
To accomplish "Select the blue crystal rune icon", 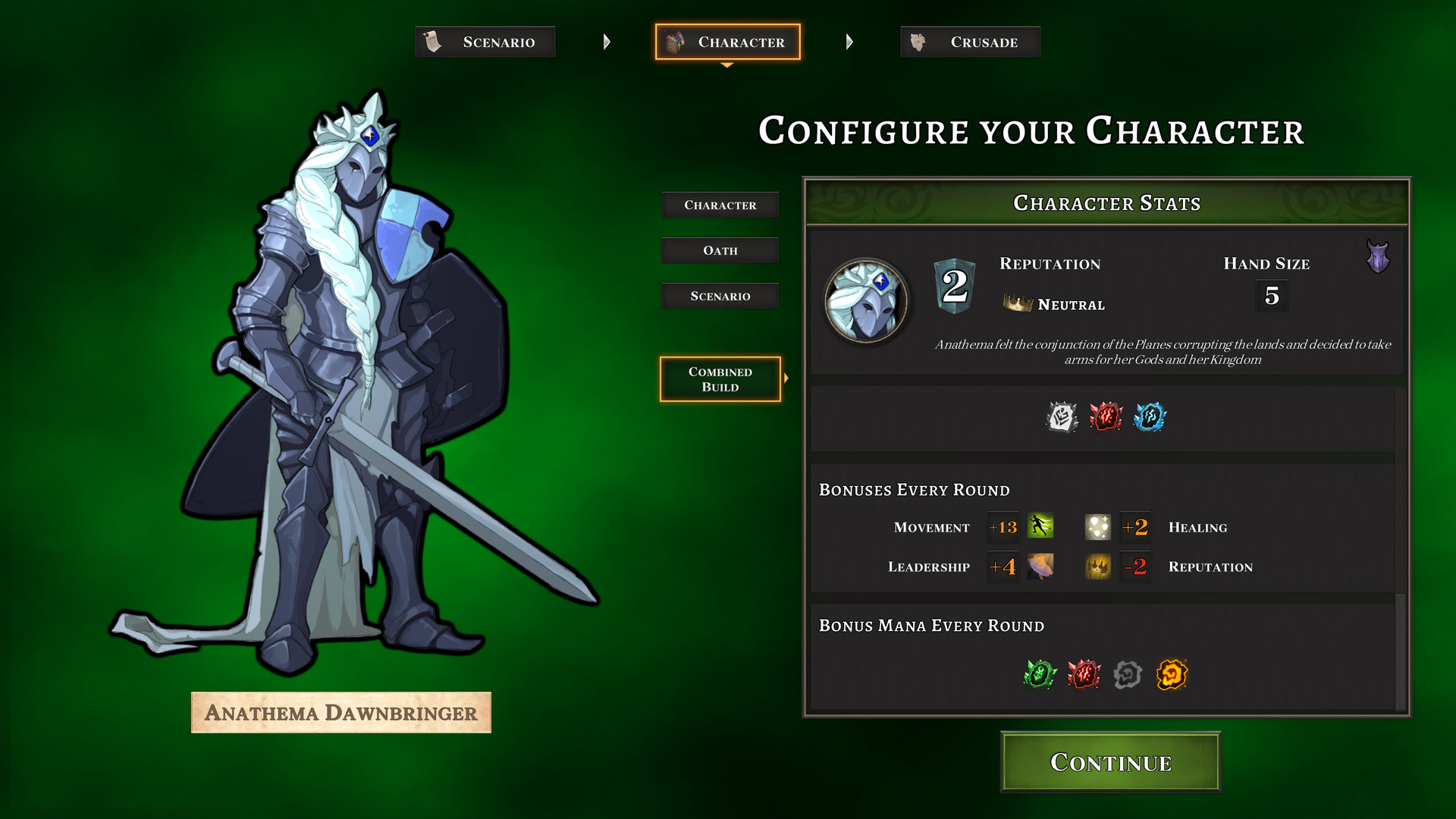I will (1150, 418).
